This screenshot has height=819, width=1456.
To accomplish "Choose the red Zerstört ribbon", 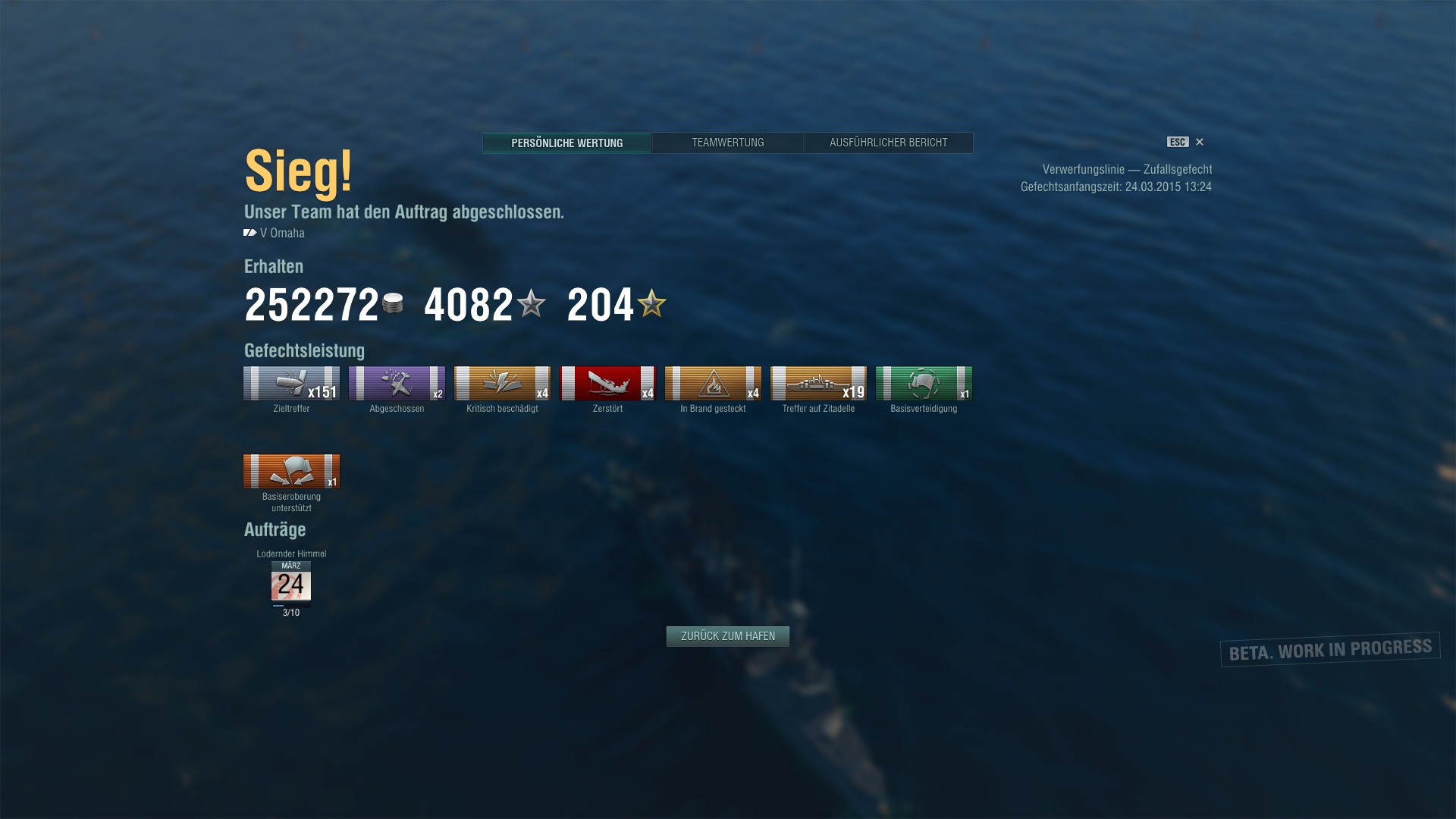I will click(607, 384).
